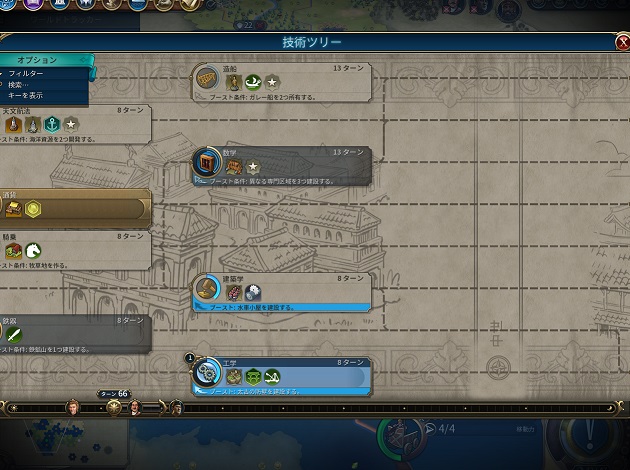
Task: Click the catapult unlock icon under 工学
Action: [272, 377]
